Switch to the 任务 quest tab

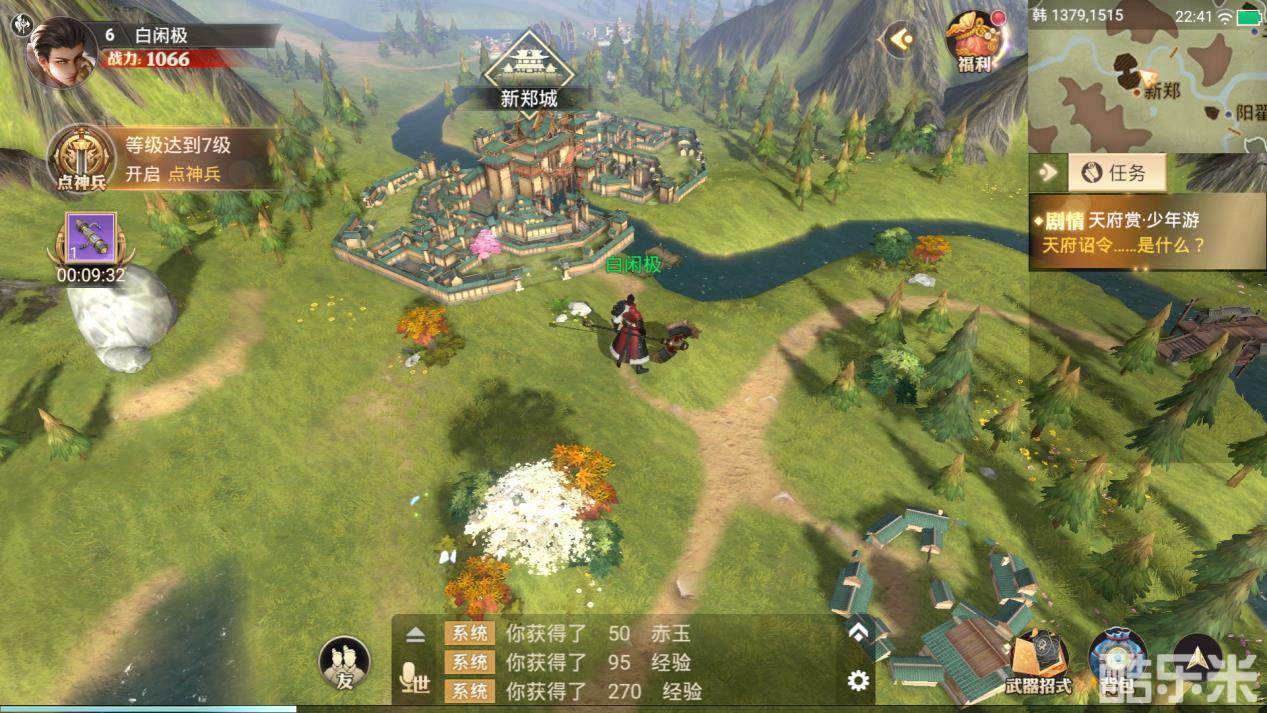(1116, 173)
